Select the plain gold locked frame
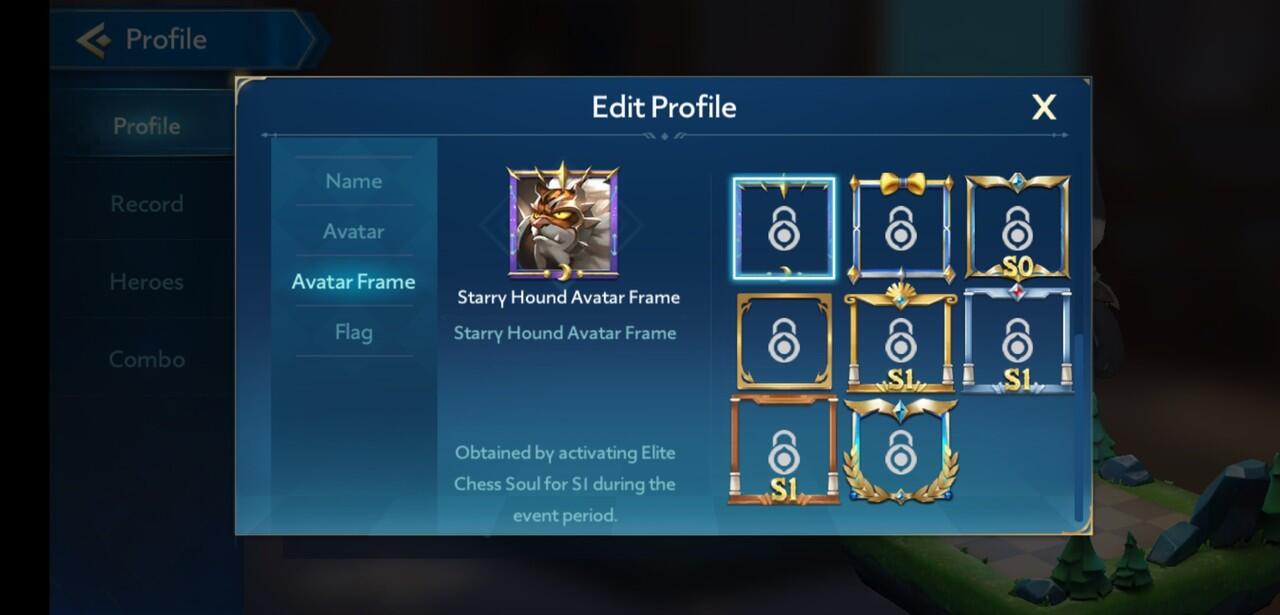 point(783,340)
